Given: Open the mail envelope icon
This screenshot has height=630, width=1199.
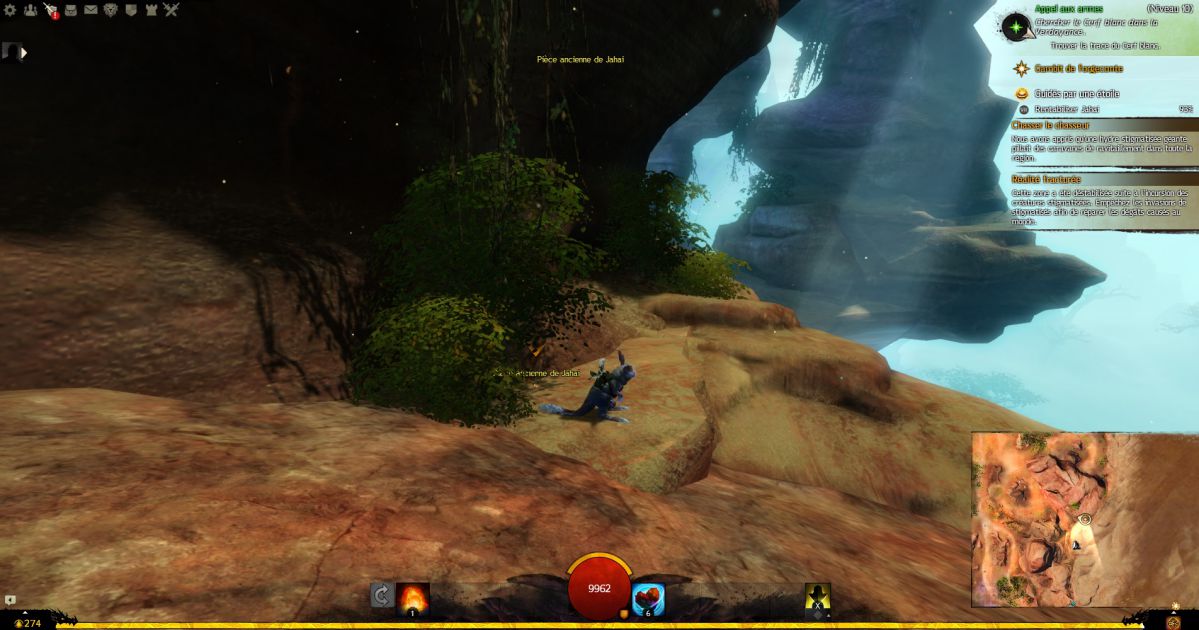Looking at the screenshot, I should 91,10.
